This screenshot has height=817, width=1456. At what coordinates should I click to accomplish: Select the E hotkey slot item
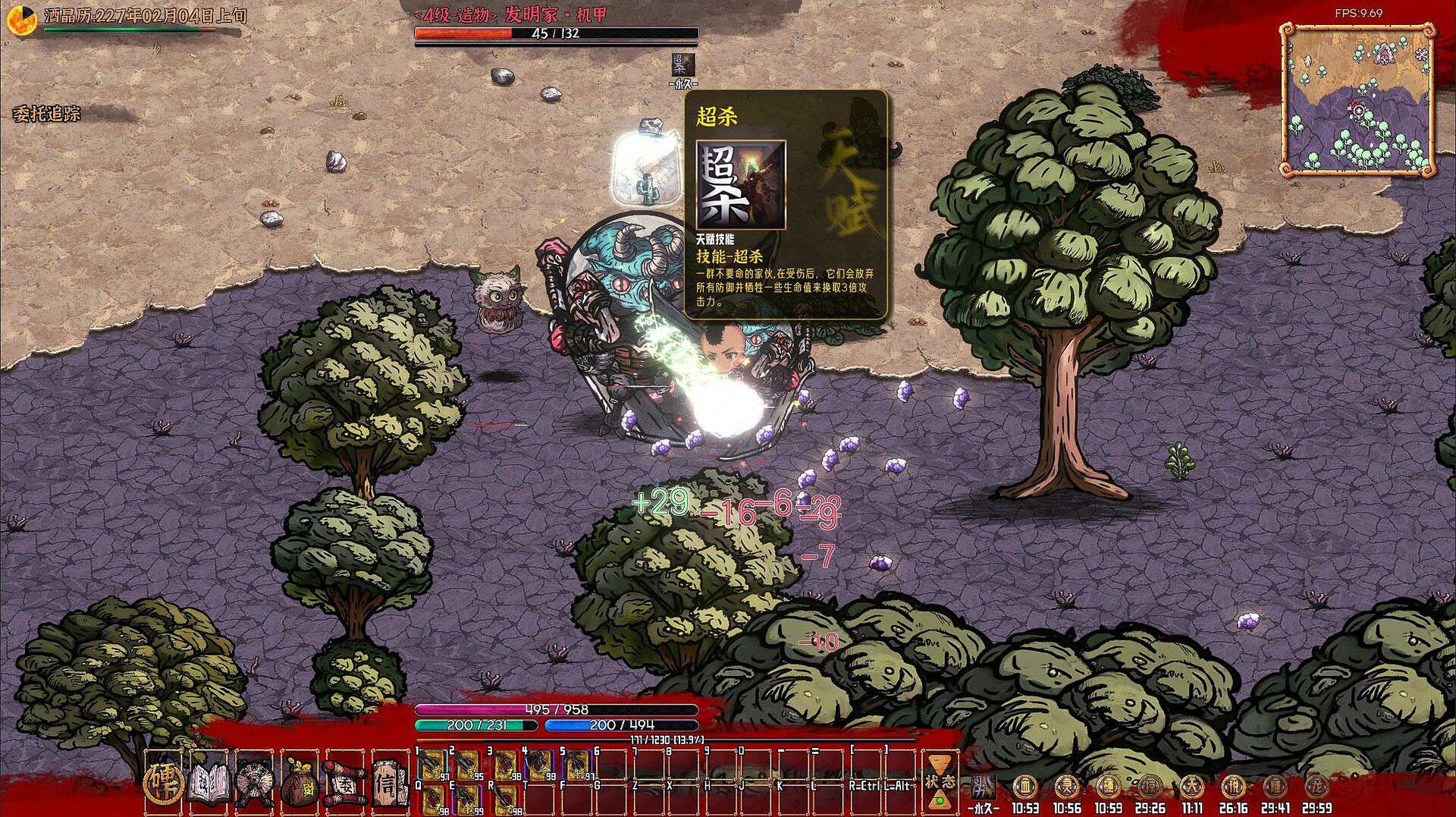(x=469, y=798)
